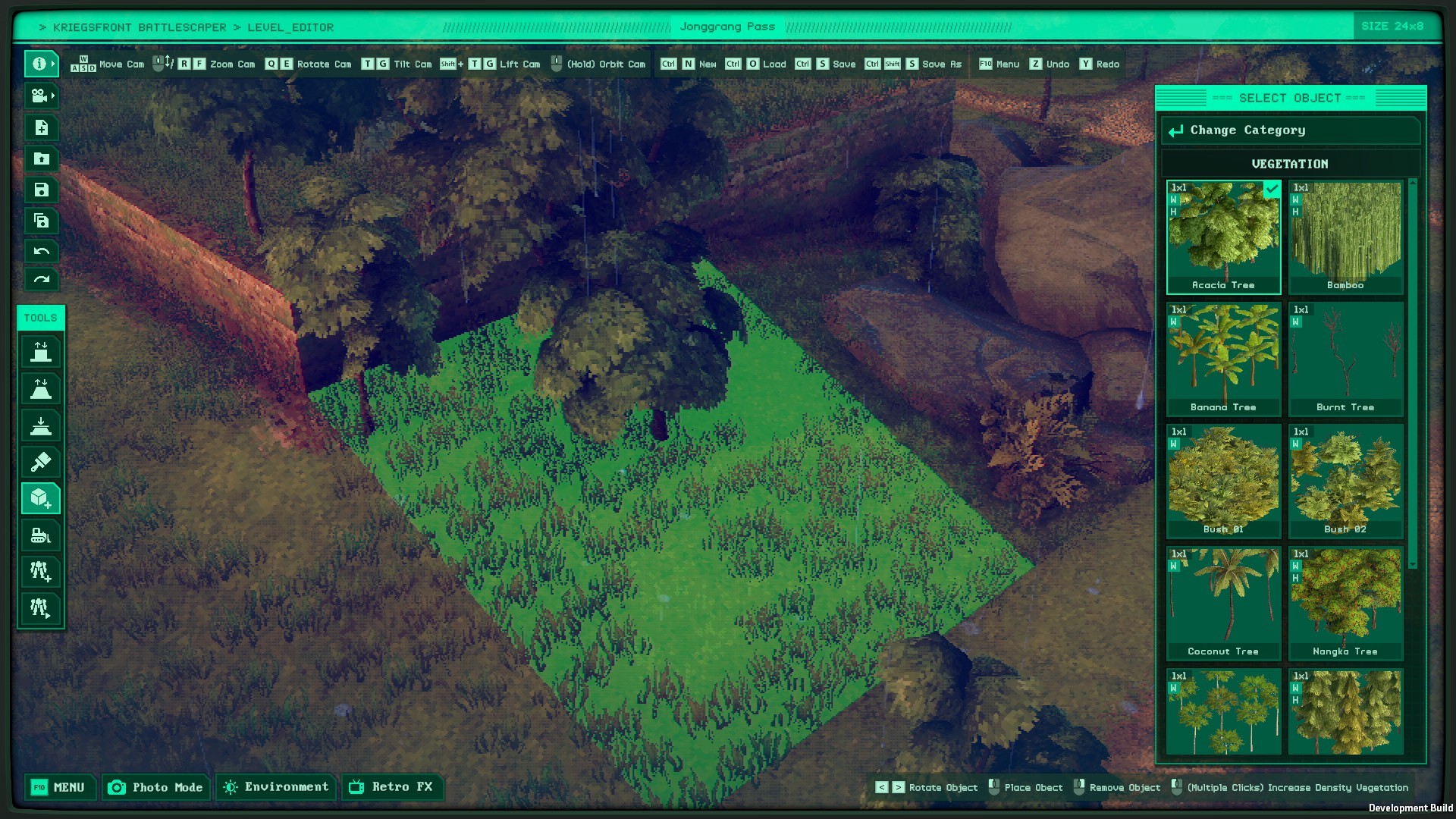
Task: Click the vegetation list scroll-up arrow
Action: click(x=1412, y=182)
